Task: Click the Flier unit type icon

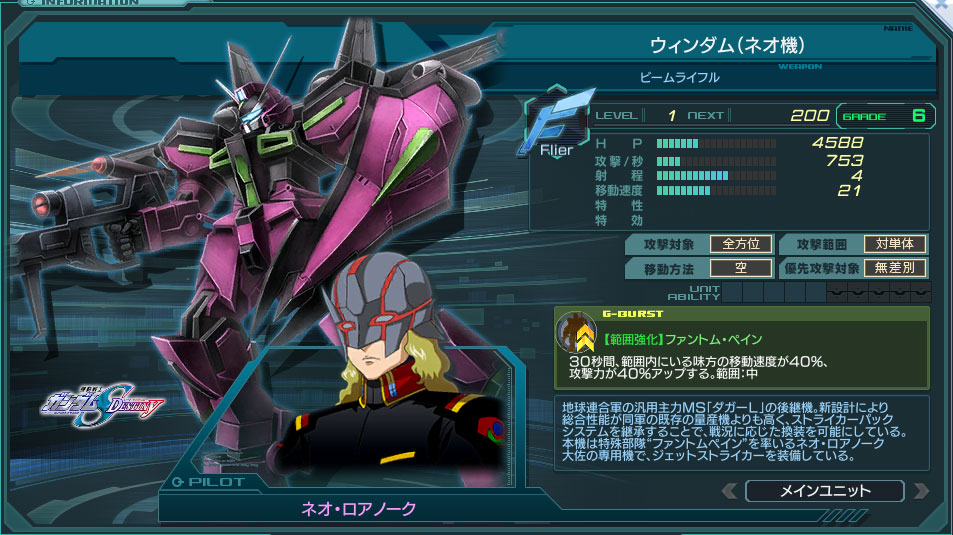Action: [x=557, y=125]
